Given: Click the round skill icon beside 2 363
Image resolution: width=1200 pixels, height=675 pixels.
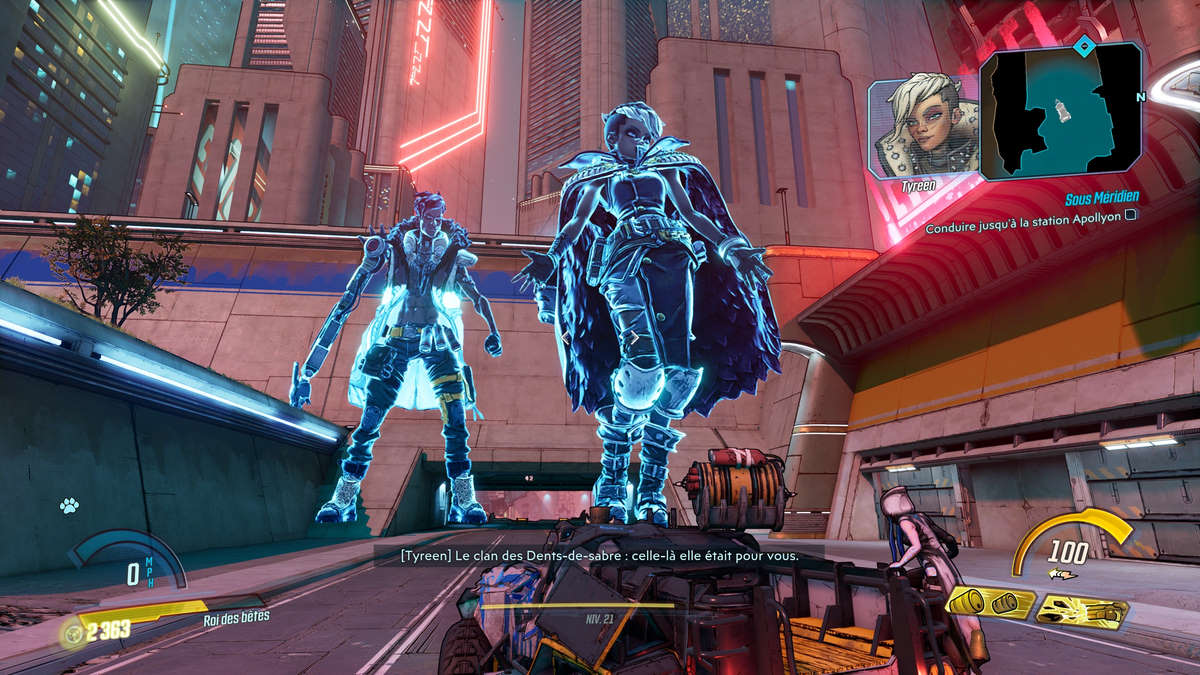Looking at the screenshot, I should (72, 632).
